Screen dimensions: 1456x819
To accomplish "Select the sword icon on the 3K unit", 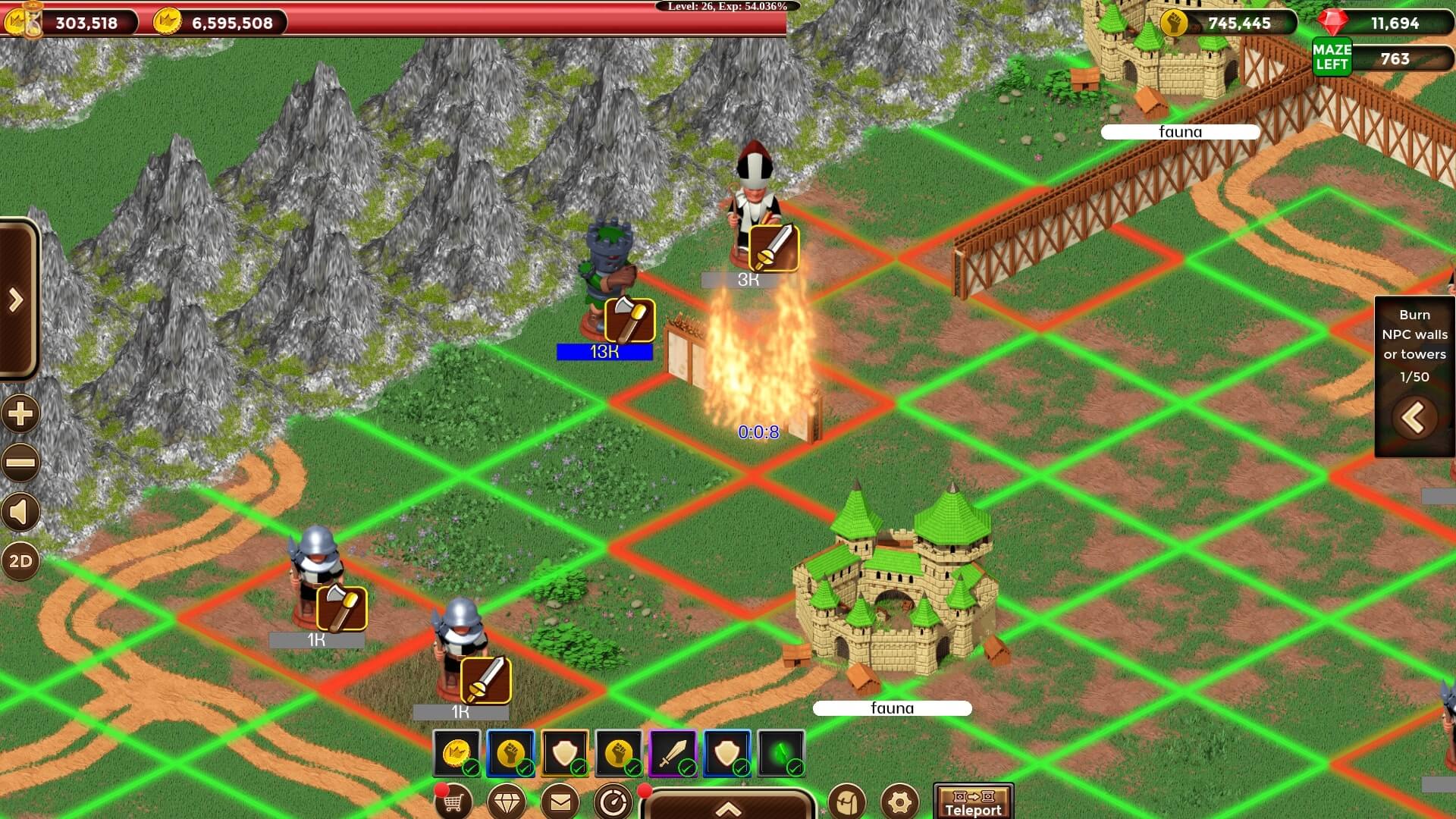I will tap(773, 247).
